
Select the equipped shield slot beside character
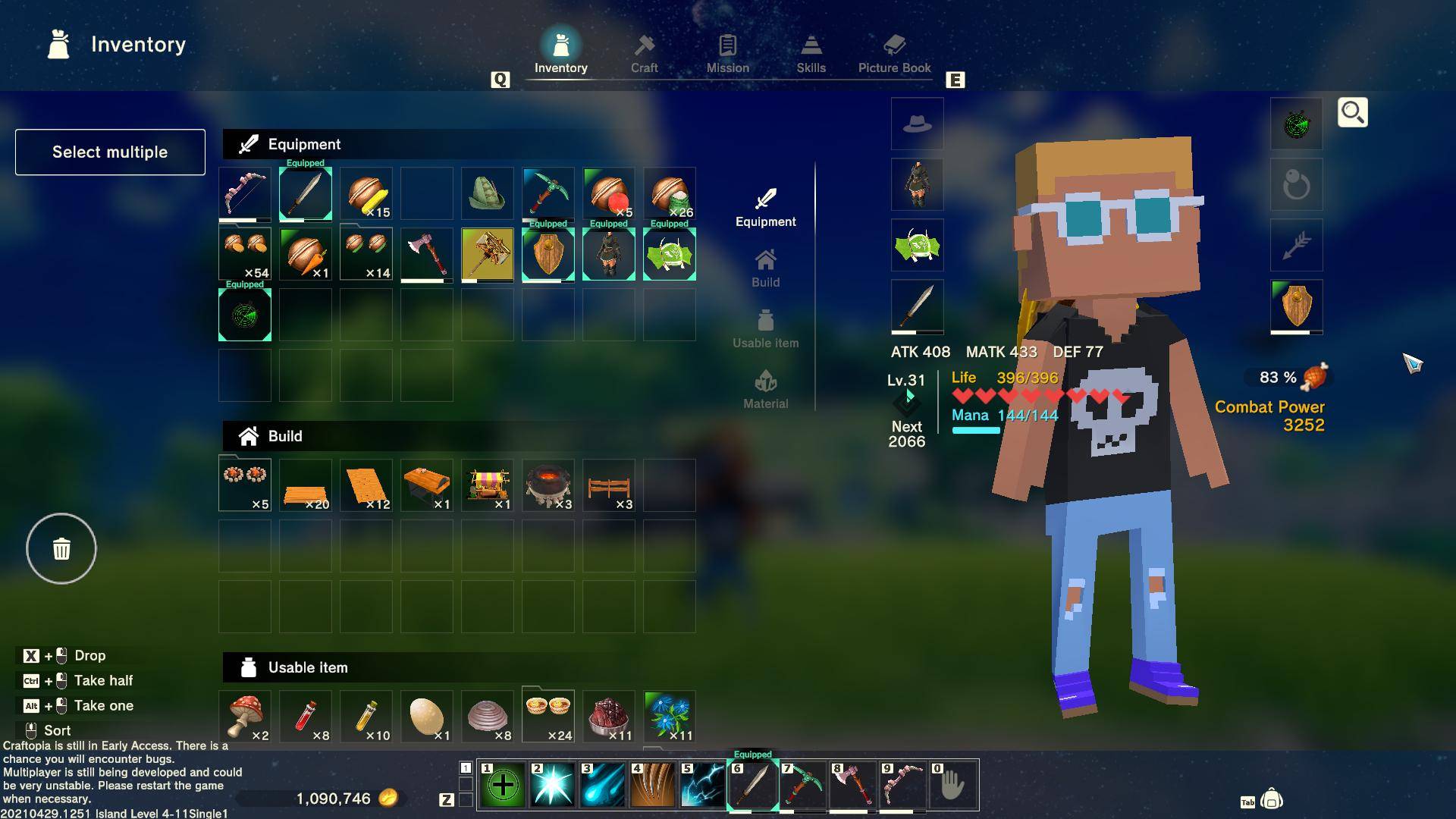[x=1296, y=306]
